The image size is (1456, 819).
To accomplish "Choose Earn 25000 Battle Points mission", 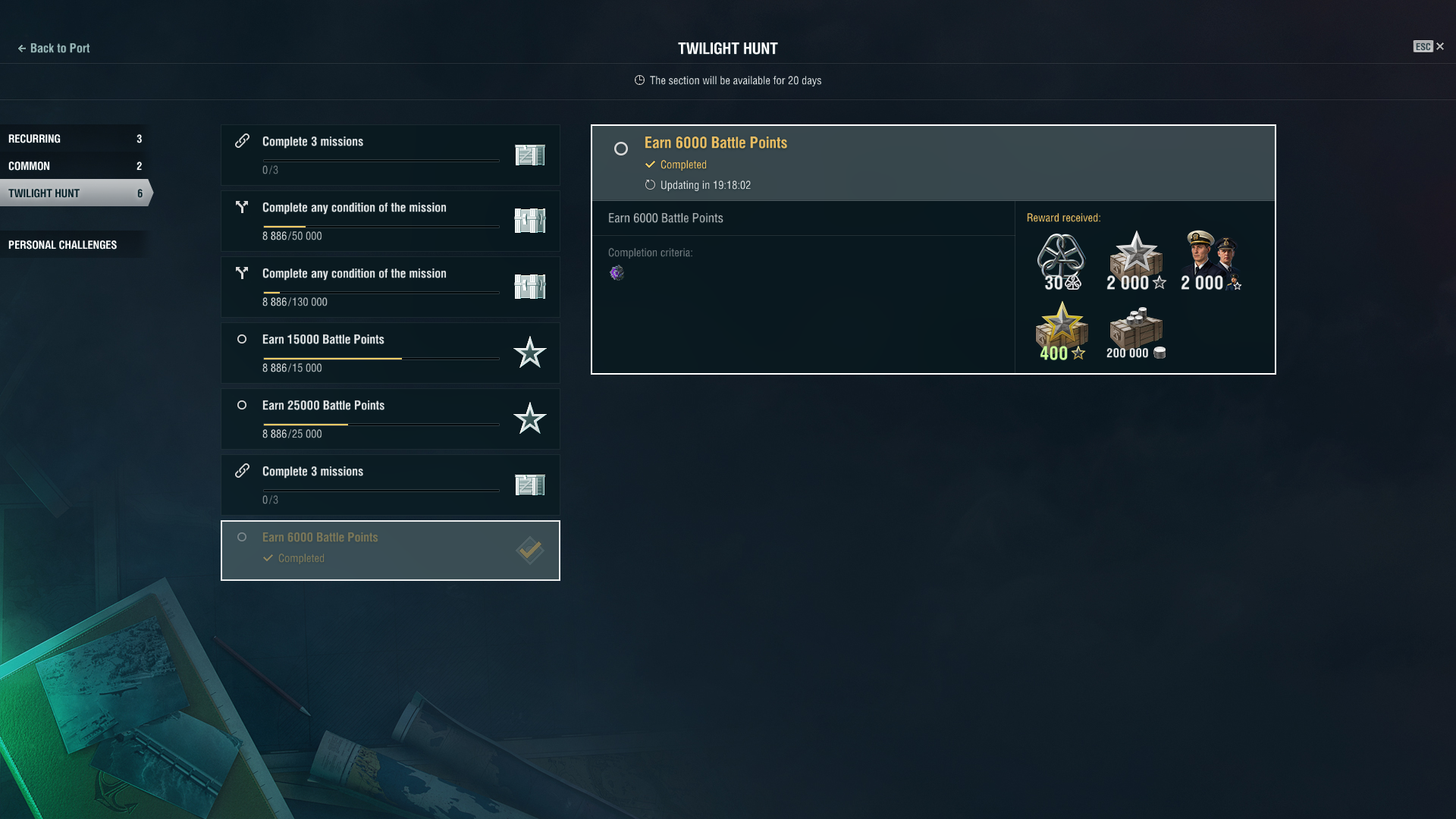I will click(390, 419).
